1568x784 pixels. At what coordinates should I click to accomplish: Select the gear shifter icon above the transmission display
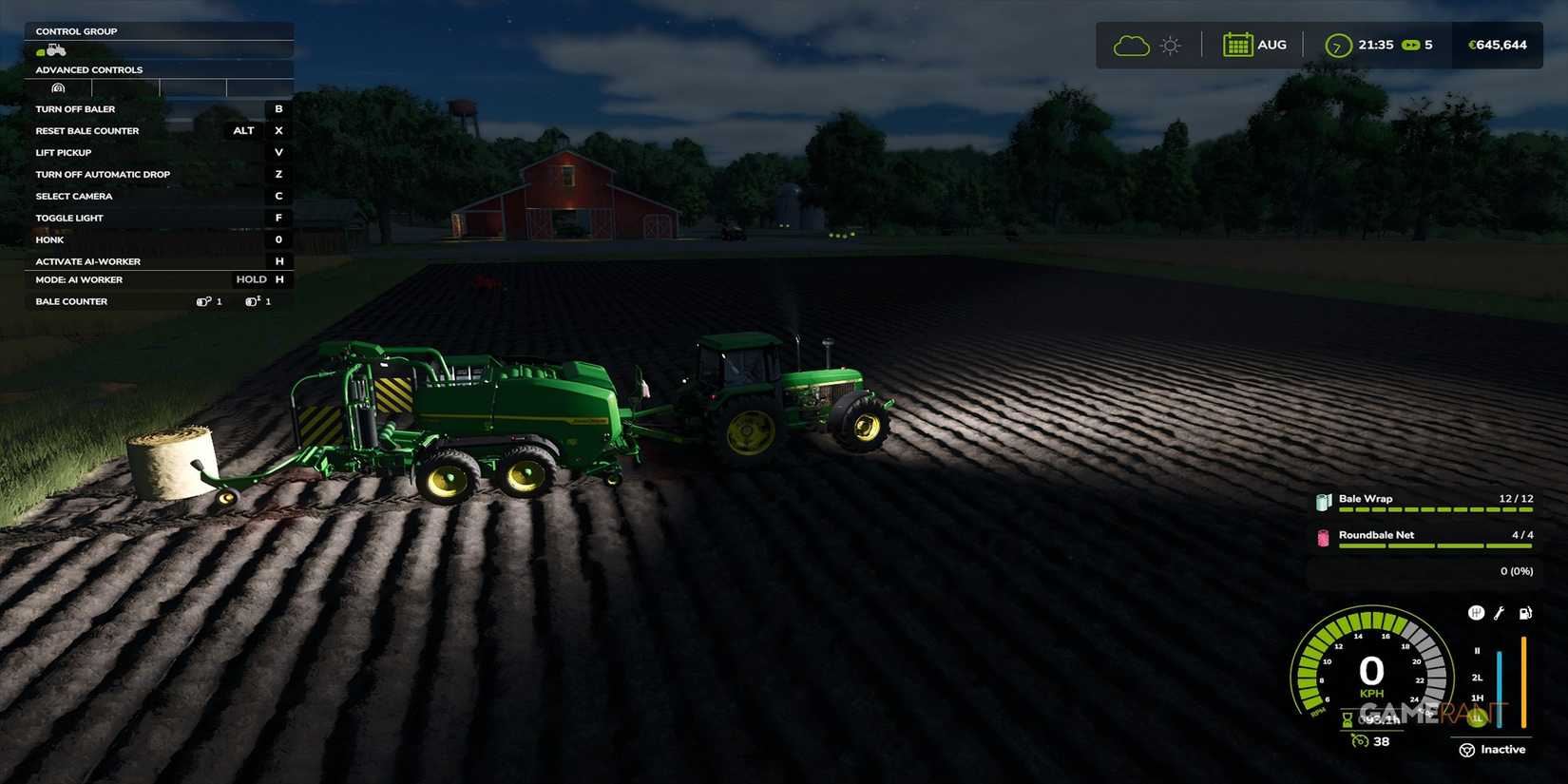click(x=1476, y=613)
